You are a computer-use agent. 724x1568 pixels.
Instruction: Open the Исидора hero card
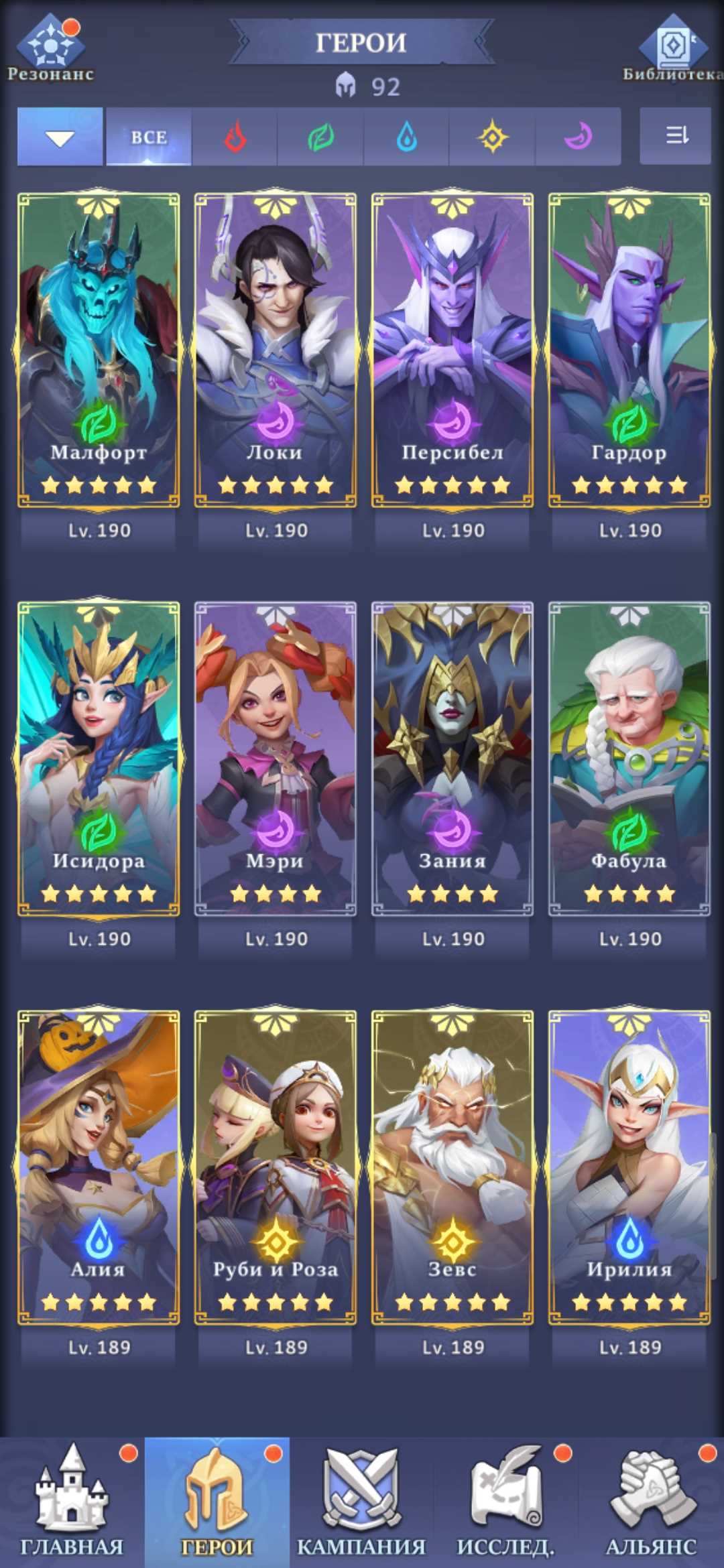coord(99,759)
